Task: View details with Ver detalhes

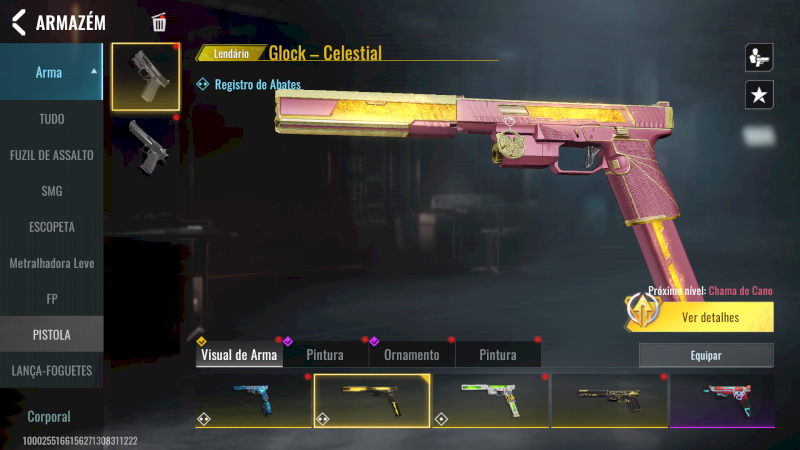Action: [710, 318]
